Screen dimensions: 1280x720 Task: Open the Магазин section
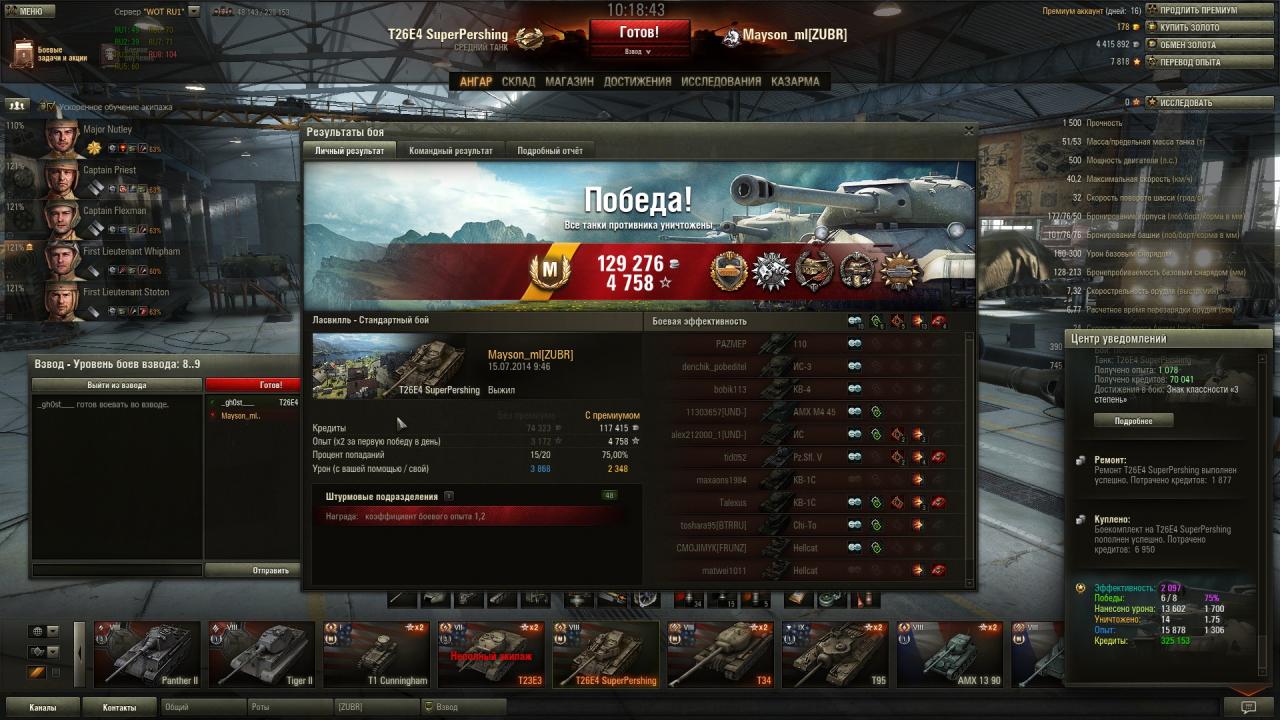(x=569, y=81)
